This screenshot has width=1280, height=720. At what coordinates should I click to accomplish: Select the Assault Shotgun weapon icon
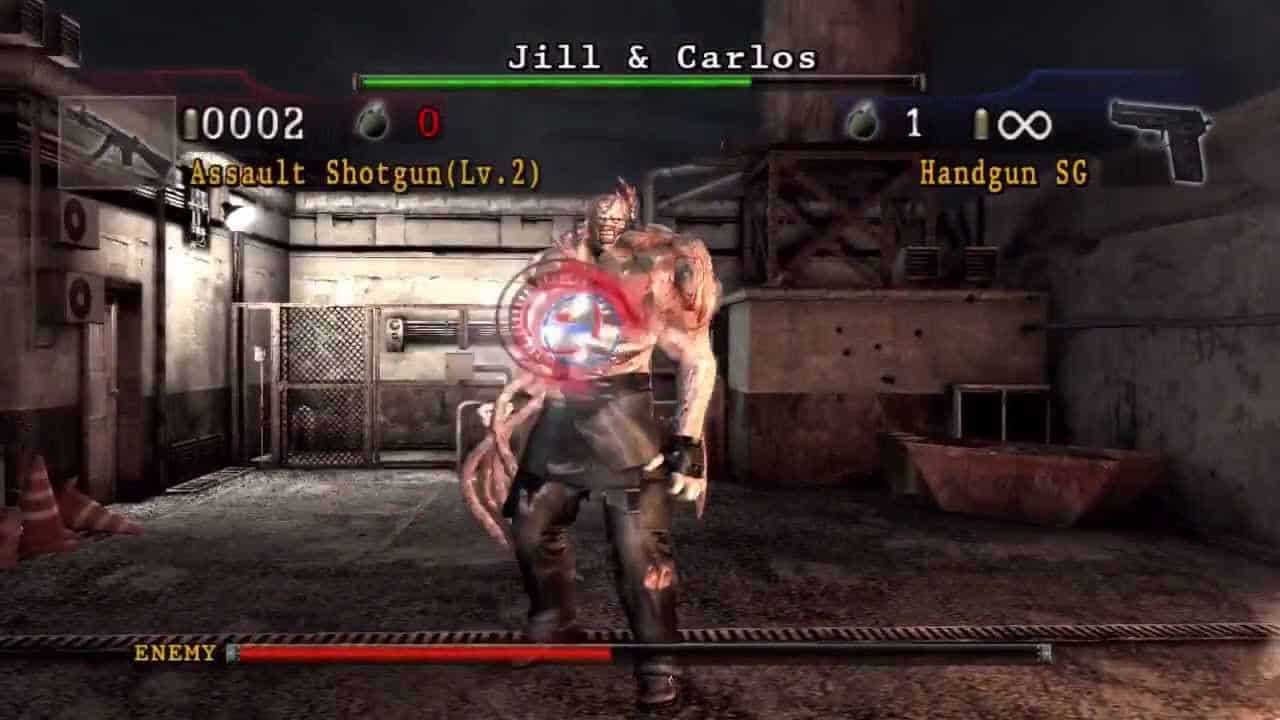pyautogui.click(x=118, y=139)
